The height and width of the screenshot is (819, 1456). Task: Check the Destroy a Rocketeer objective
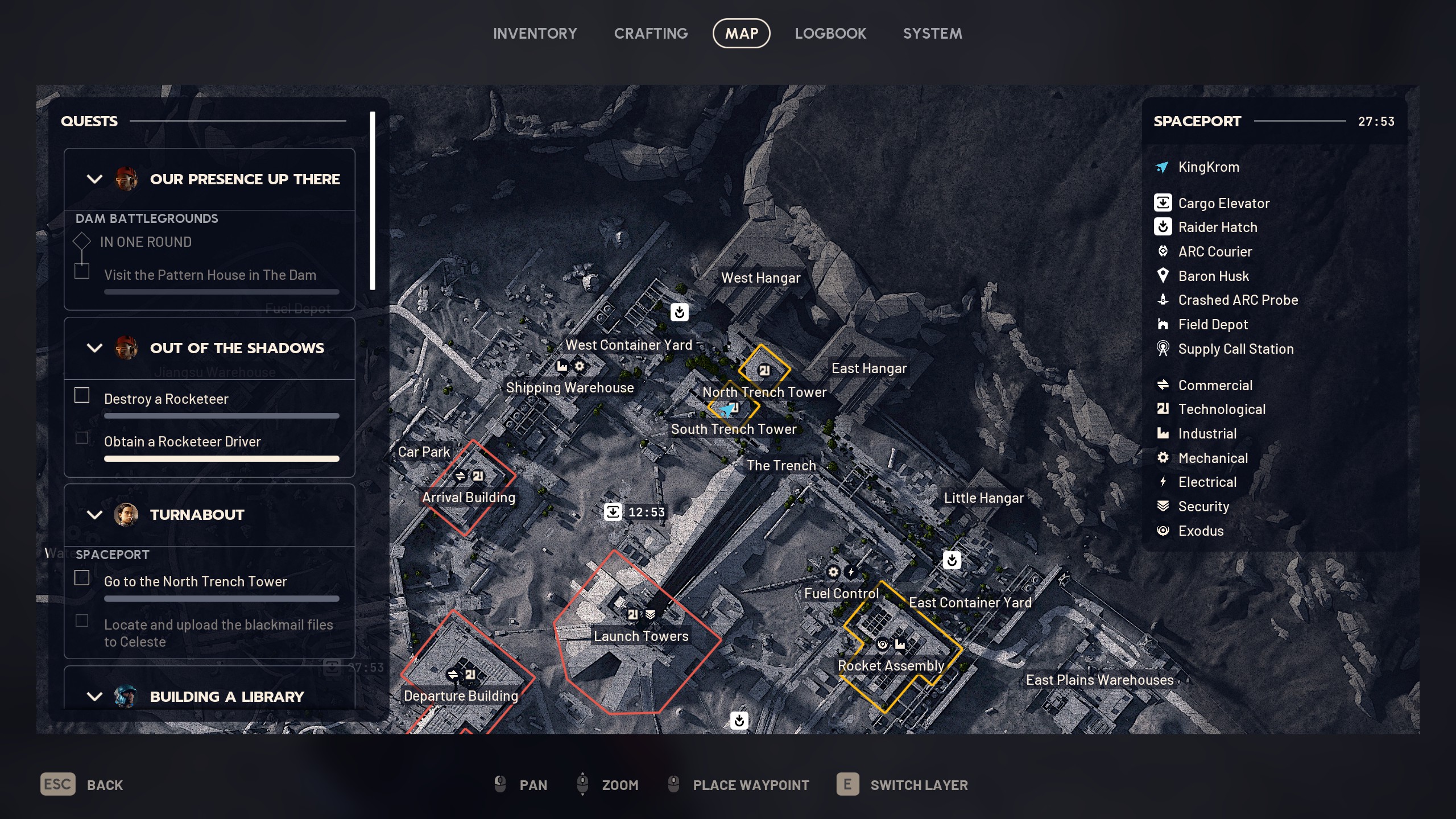(82, 395)
